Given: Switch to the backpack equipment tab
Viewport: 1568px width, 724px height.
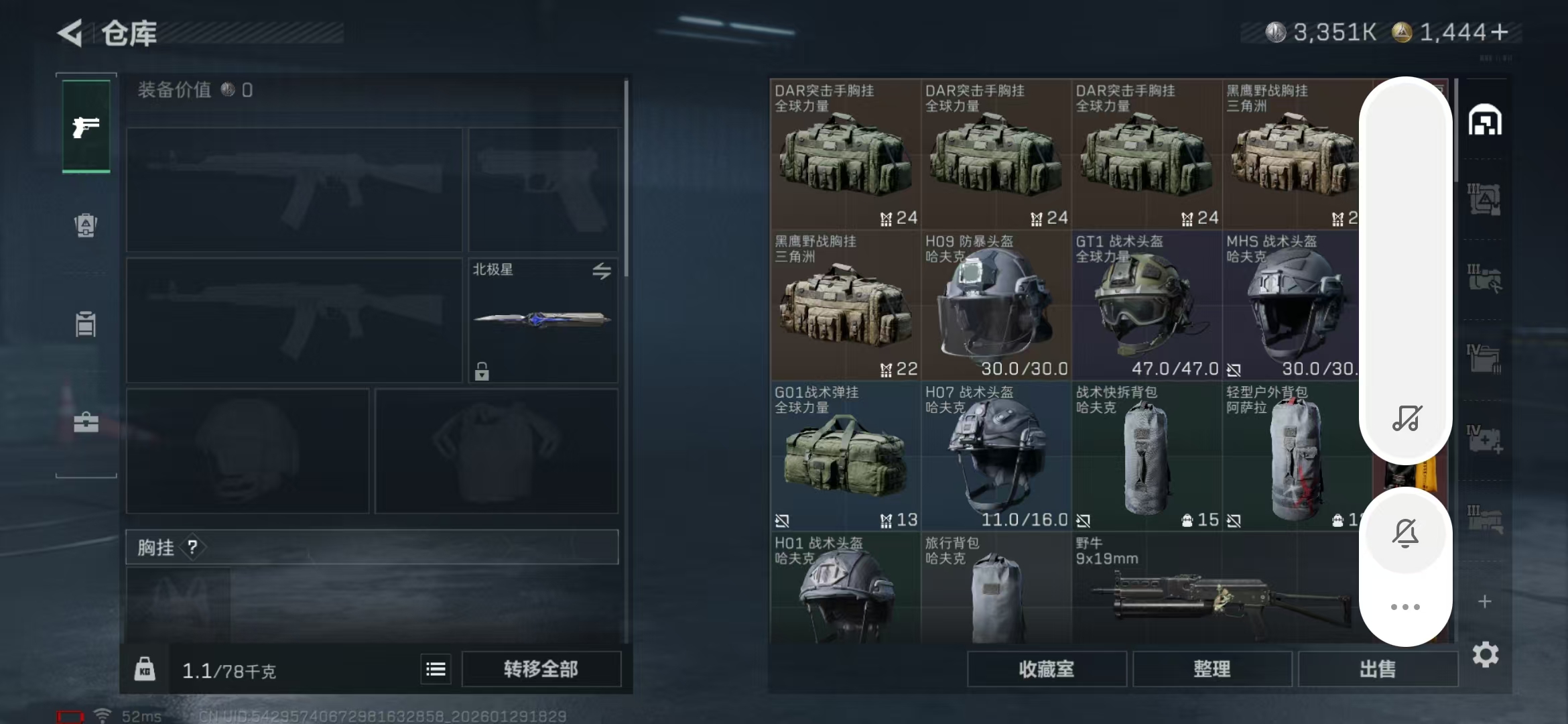Looking at the screenshot, I should (x=86, y=225).
